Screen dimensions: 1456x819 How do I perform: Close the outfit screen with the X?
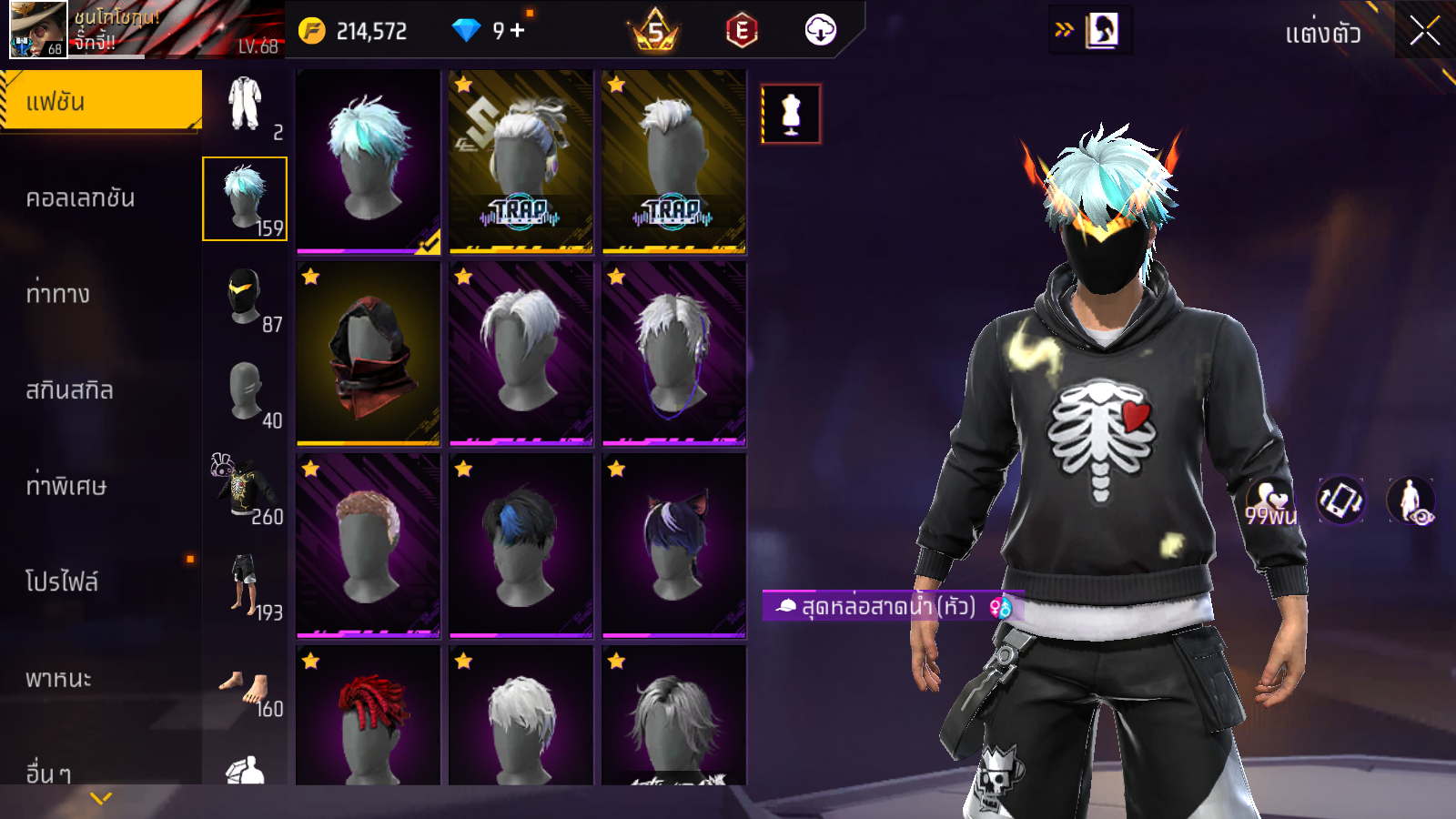[x=1424, y=31]
